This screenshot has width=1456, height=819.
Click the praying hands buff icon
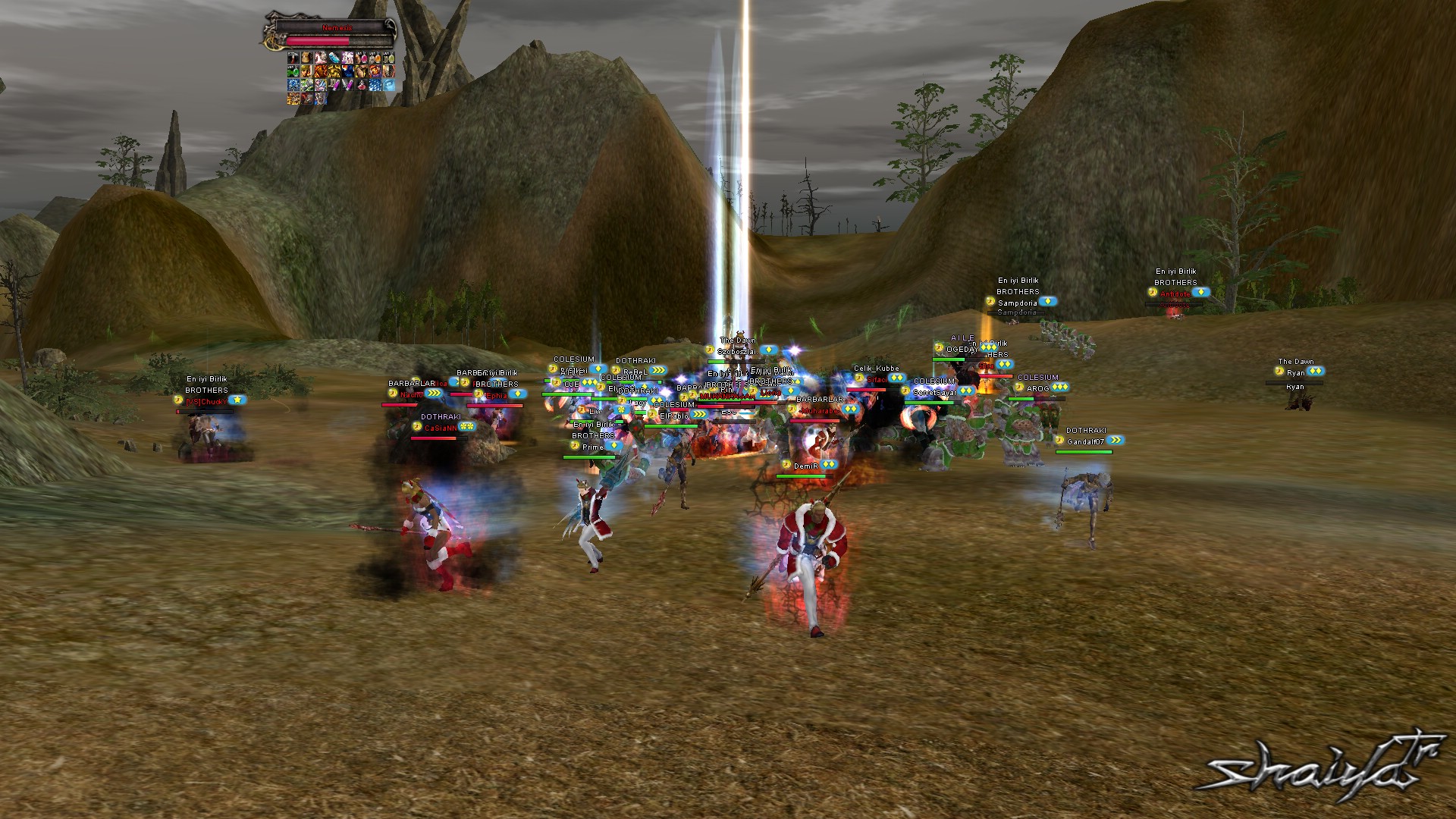pos(362,71)
